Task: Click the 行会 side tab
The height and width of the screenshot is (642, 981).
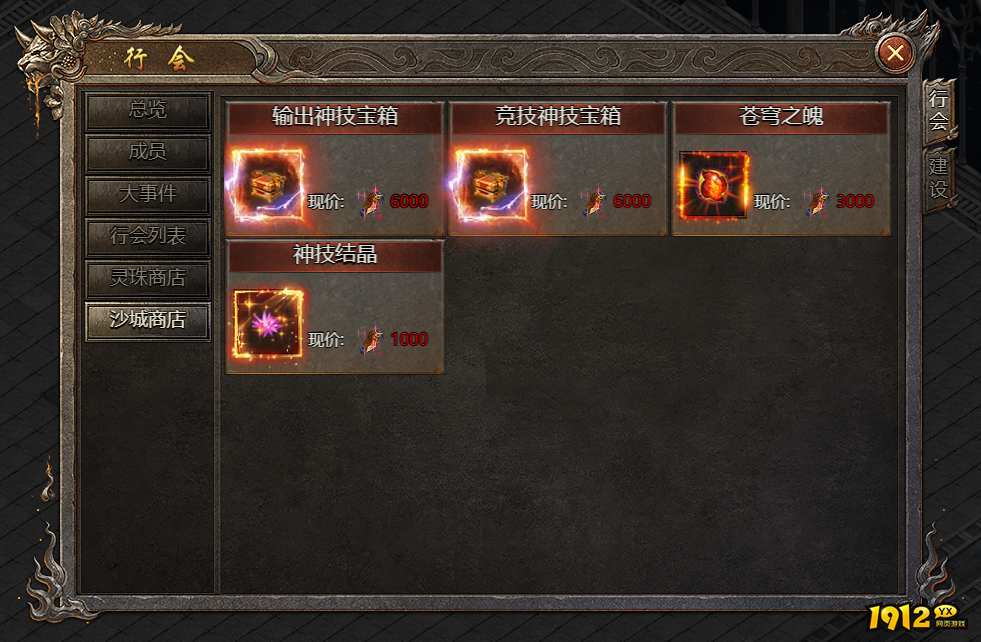Action: tap(938, 111)
